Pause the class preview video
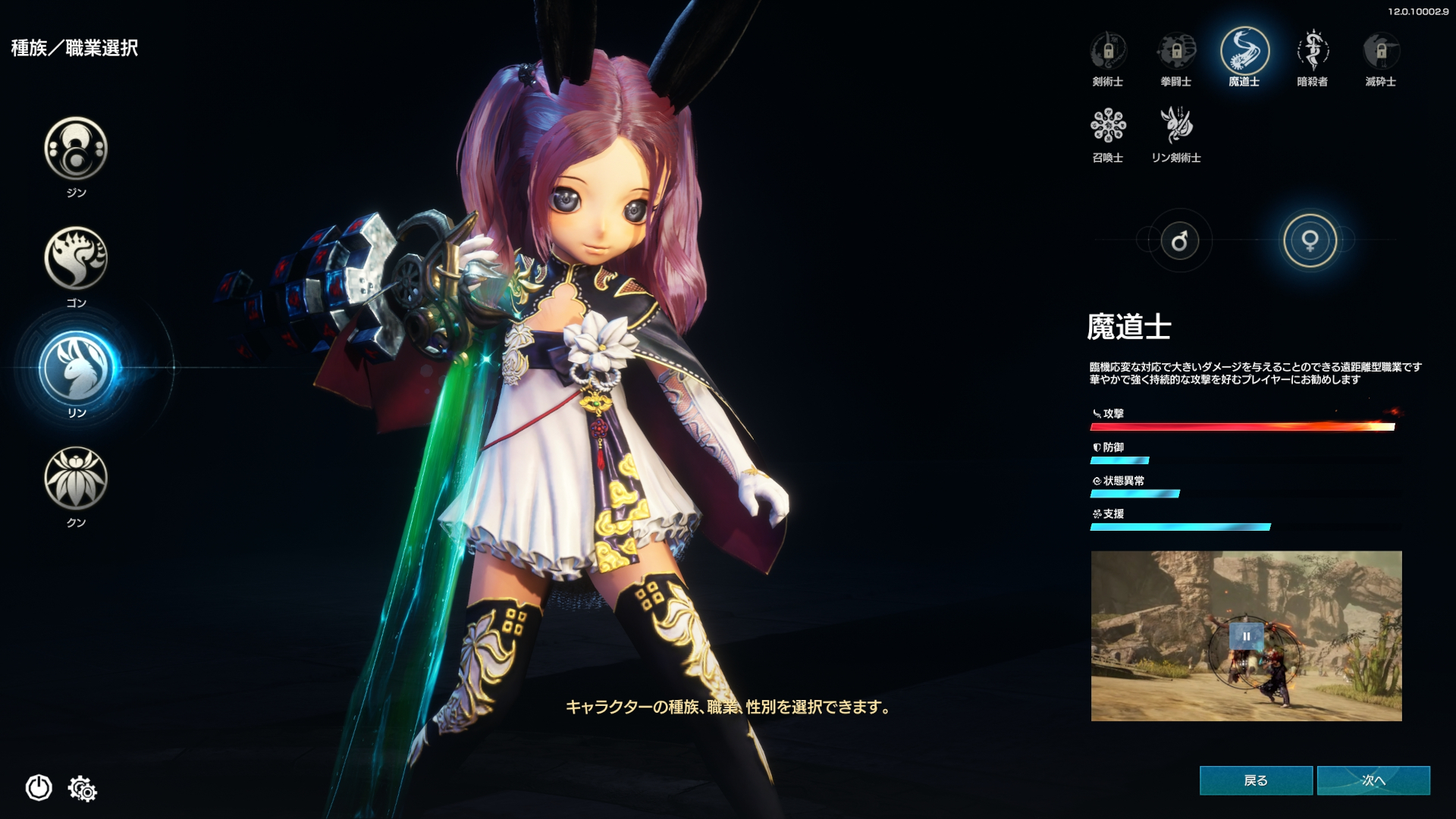Viewport: 1456px width, 819px height. tap(1246, 636)
